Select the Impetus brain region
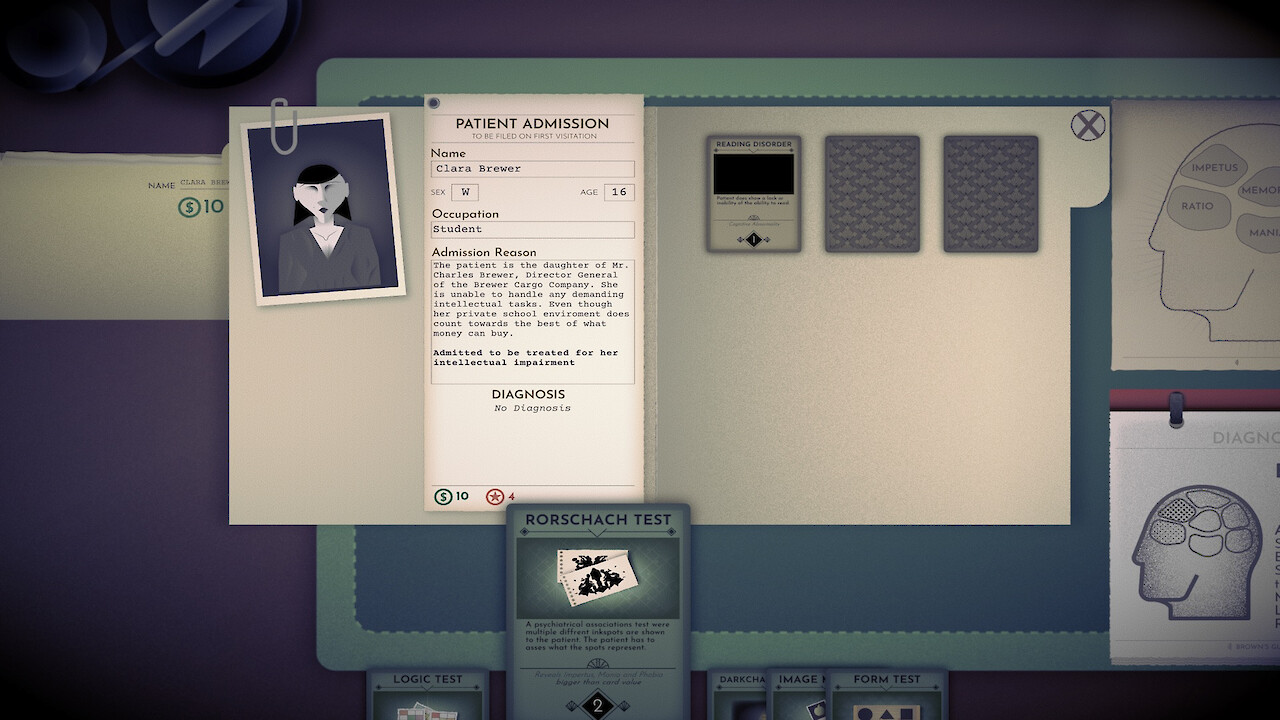Viewport: 1280px width, 720px height. tap(1214, 168)
